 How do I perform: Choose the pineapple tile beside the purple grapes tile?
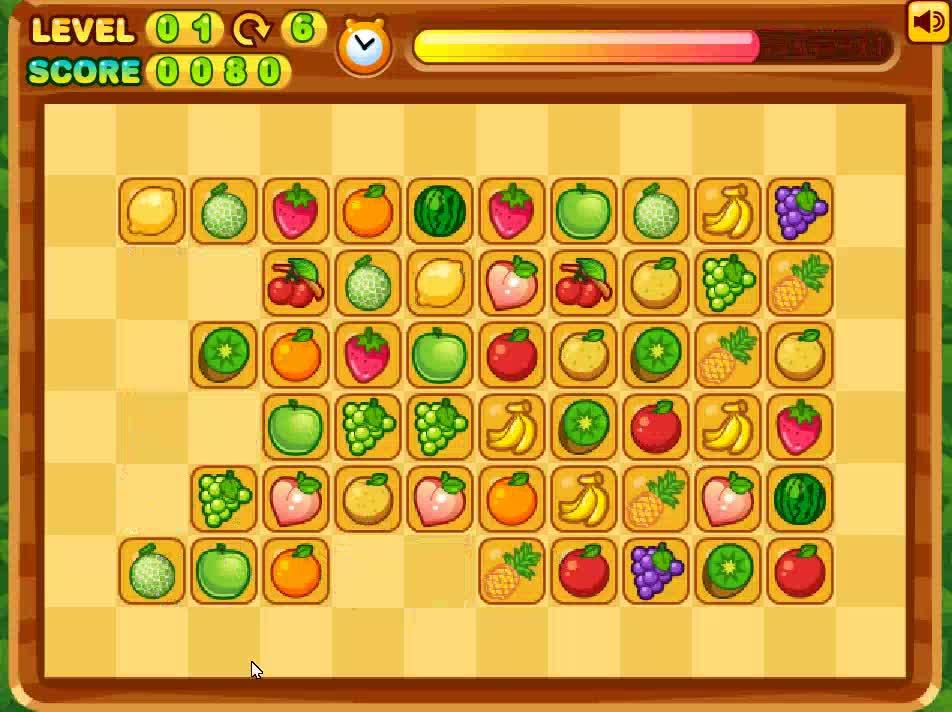coord(800,283)
